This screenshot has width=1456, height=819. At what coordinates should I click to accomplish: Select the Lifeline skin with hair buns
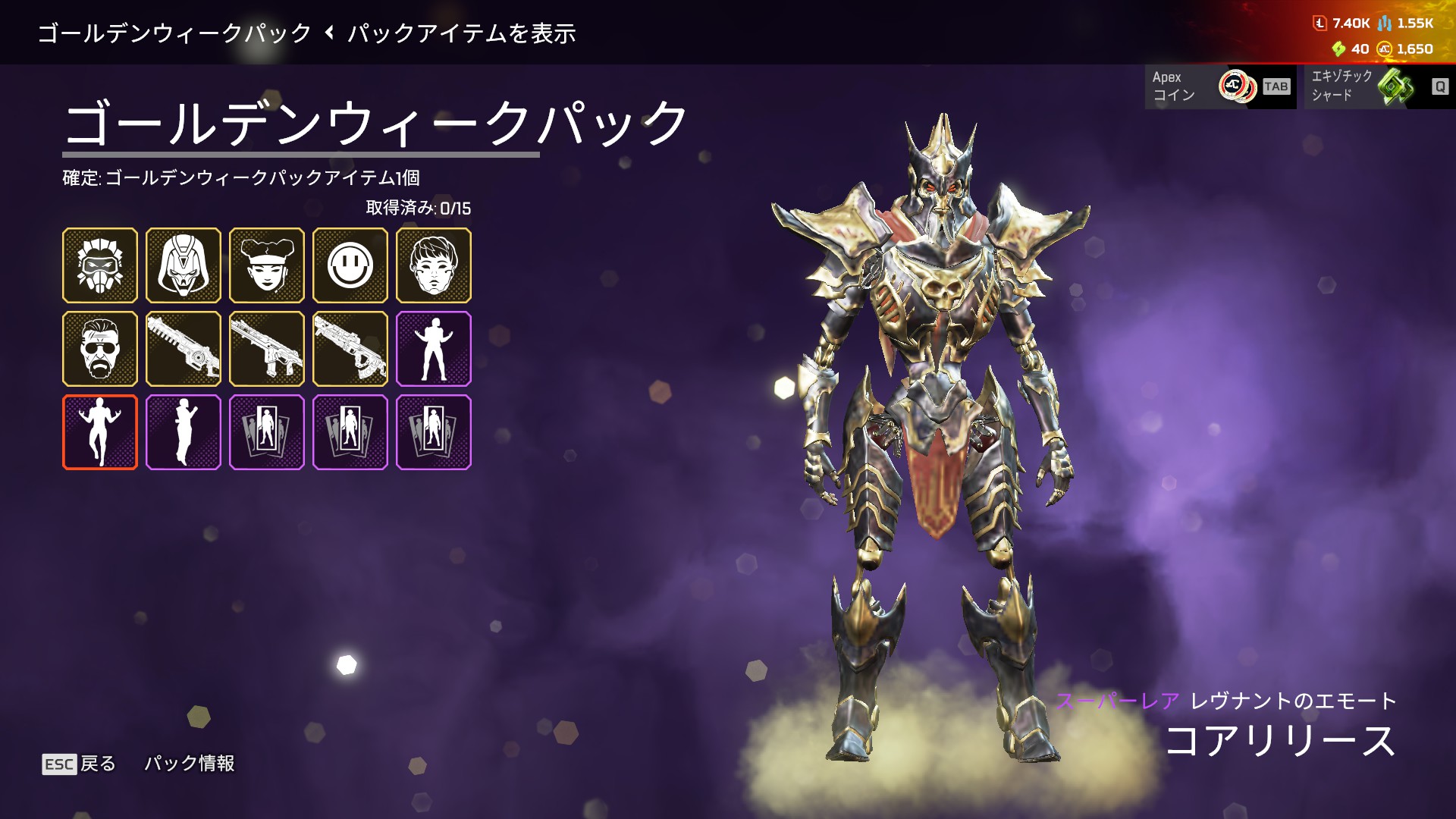coord(267,265)
